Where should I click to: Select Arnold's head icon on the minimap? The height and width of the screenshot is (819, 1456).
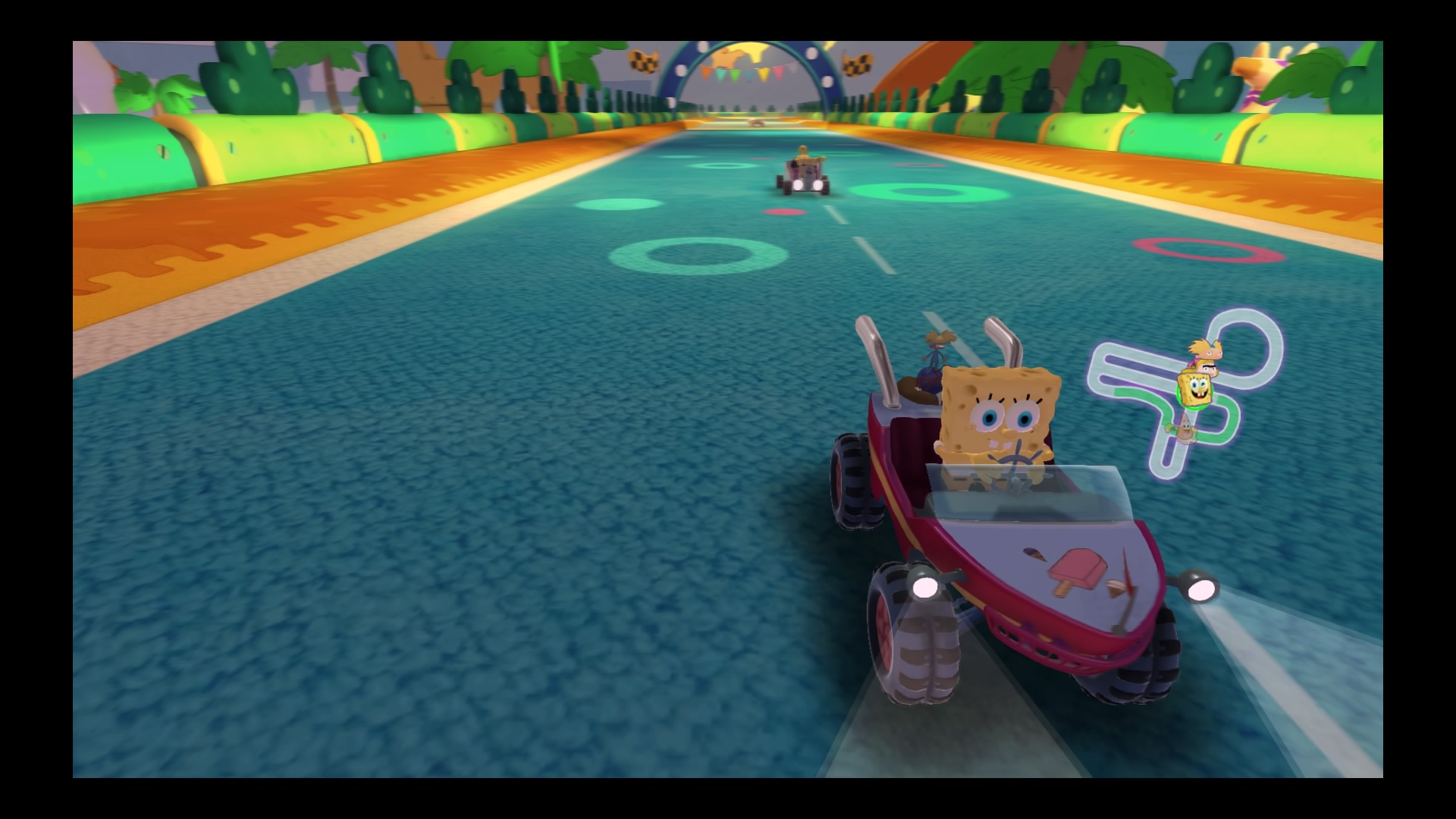pyautogui.click(x=1207, y=347)
